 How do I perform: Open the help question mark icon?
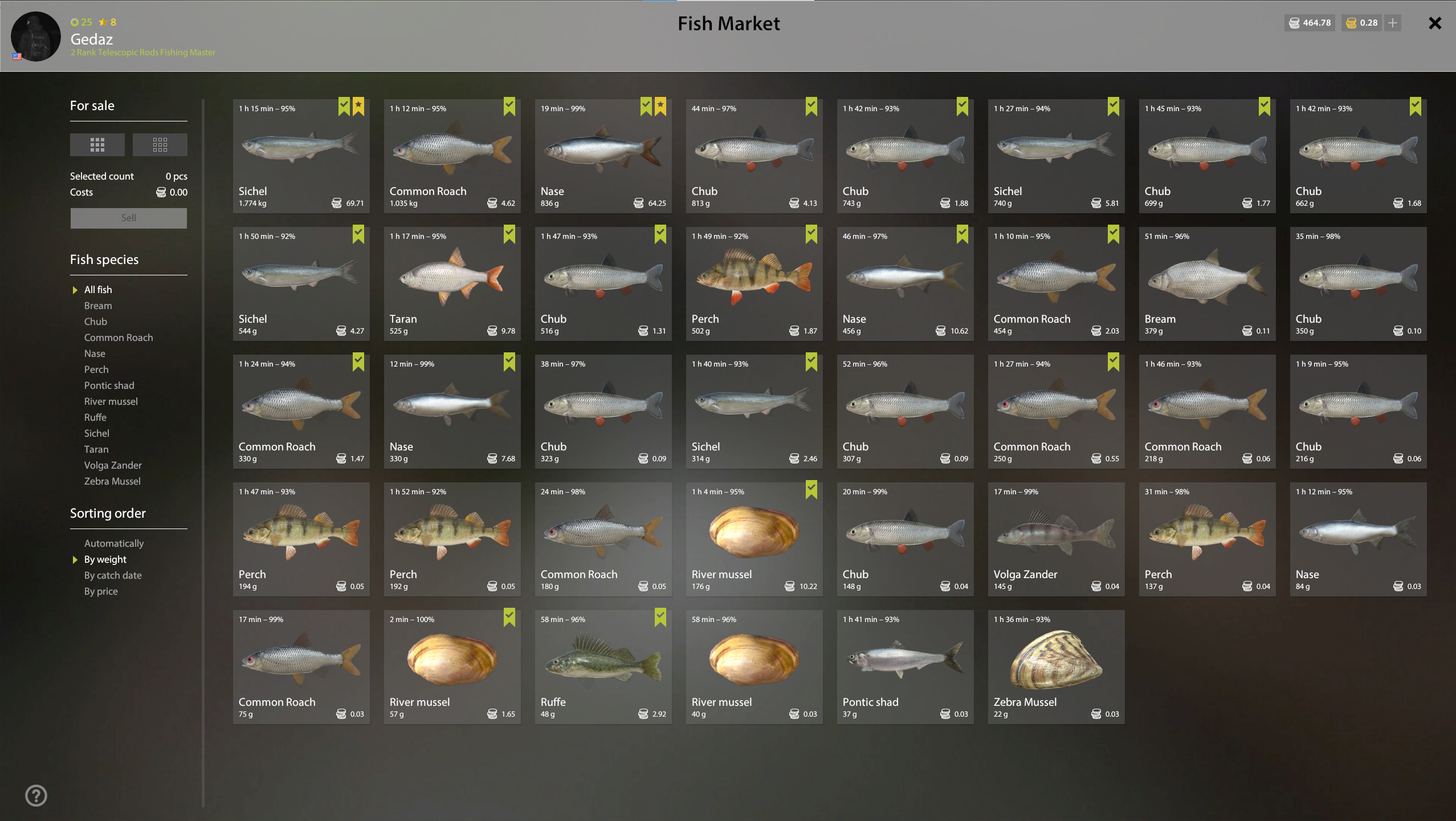click(x=36, y=795)
